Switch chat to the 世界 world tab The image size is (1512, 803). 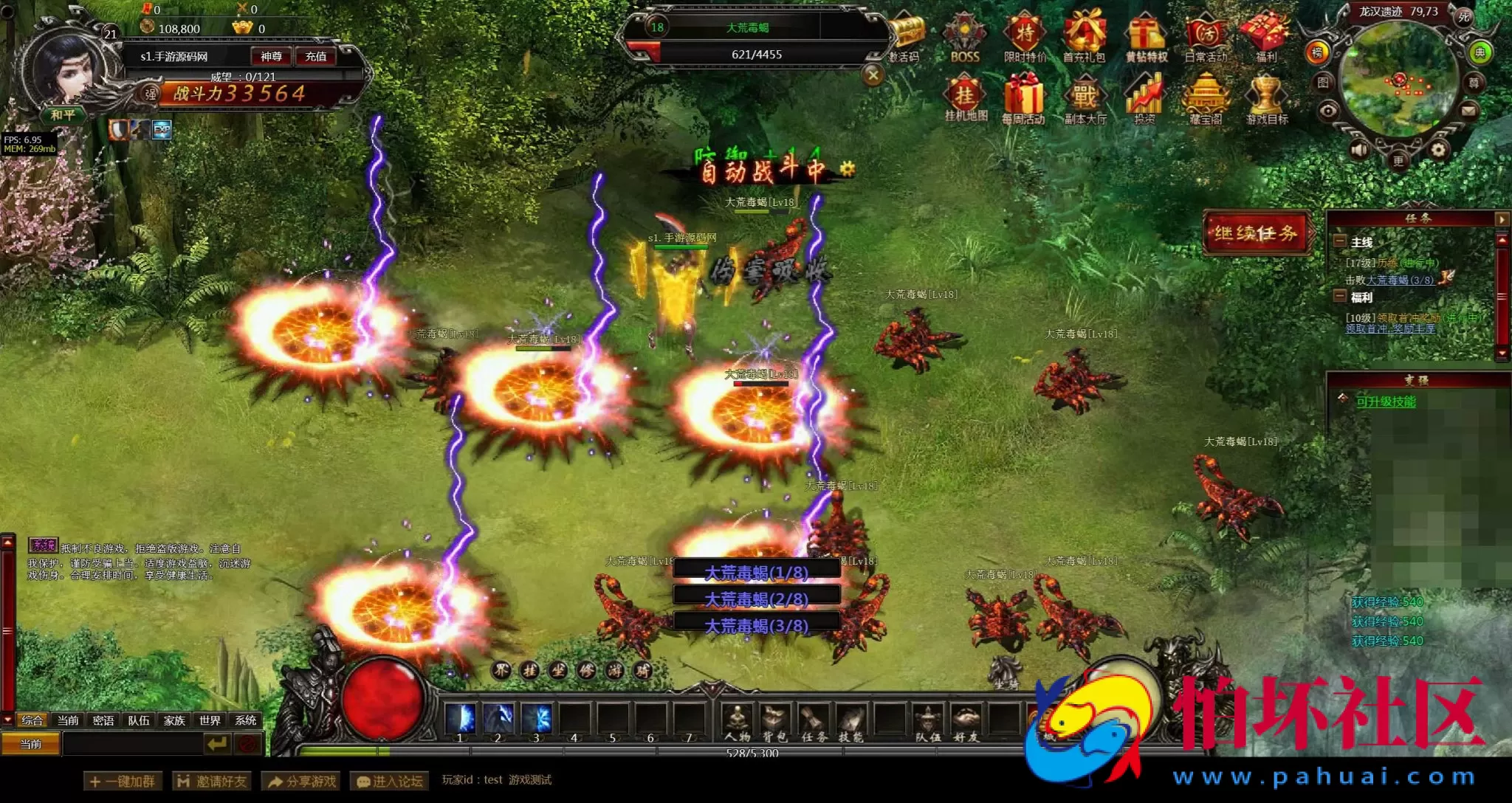pos(210,720)
